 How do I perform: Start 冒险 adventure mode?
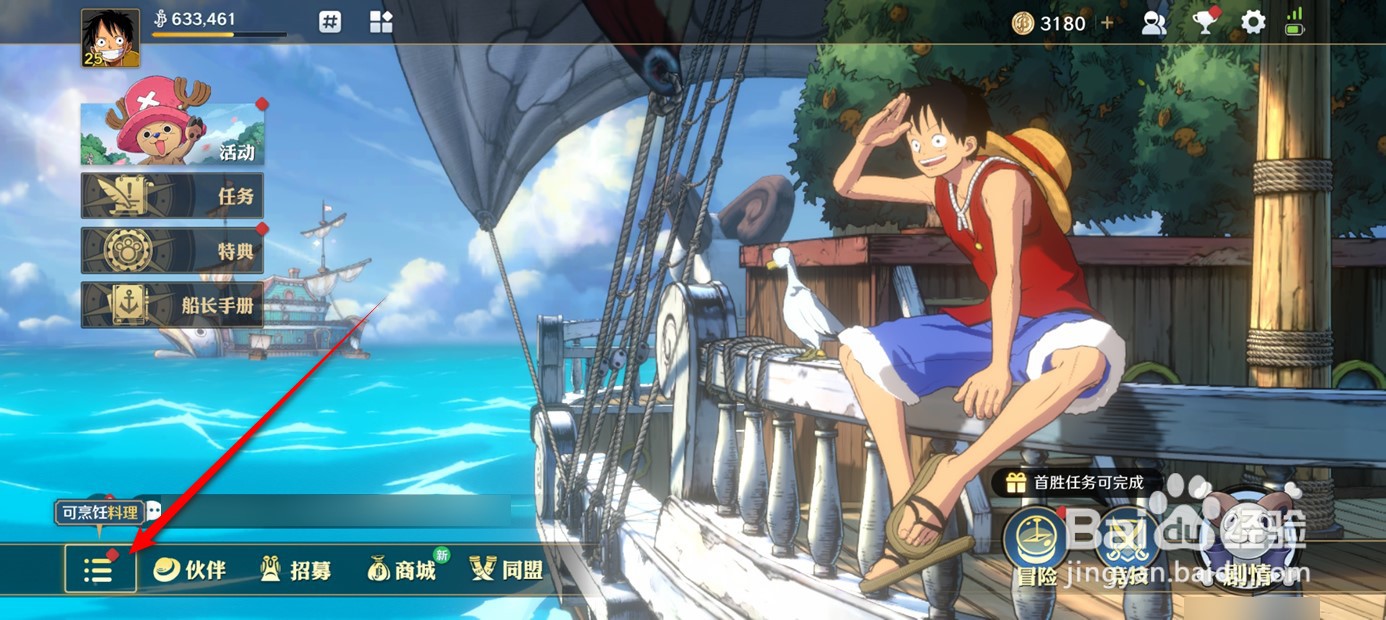(1036, 543)
